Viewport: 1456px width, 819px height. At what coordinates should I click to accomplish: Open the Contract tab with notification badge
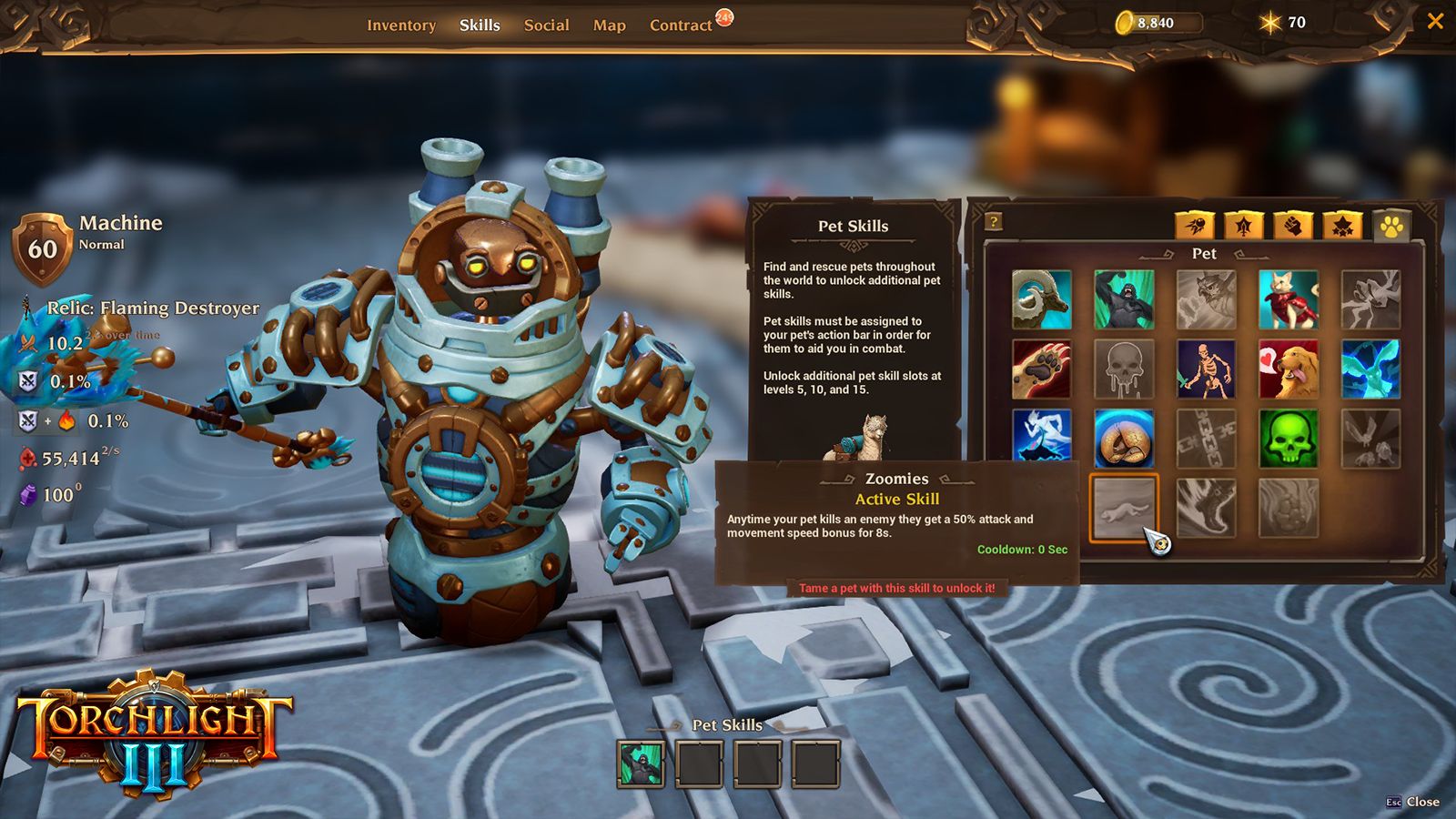click(681, 25)
